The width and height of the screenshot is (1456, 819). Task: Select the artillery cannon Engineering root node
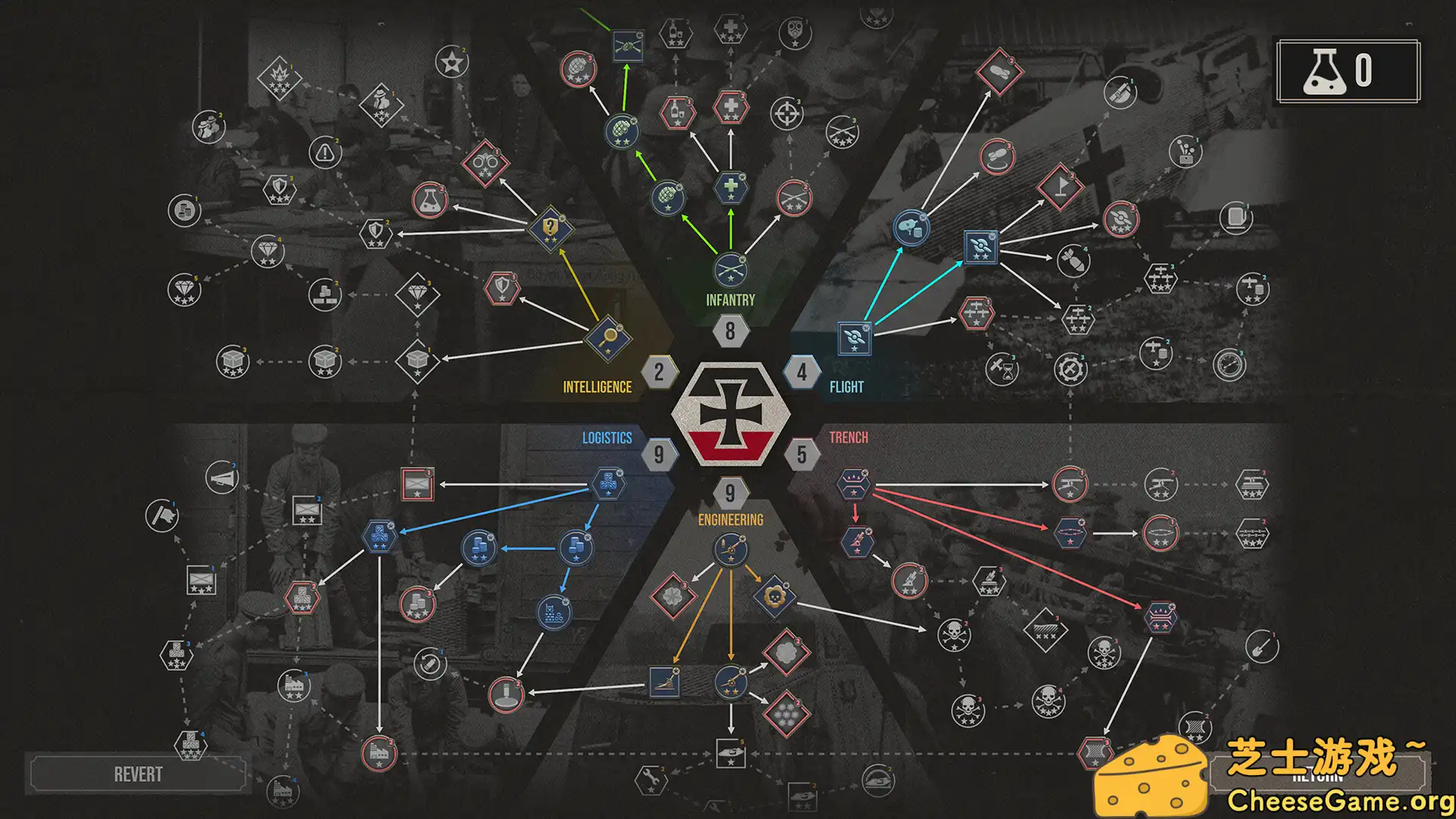click(x=732, y=548)
